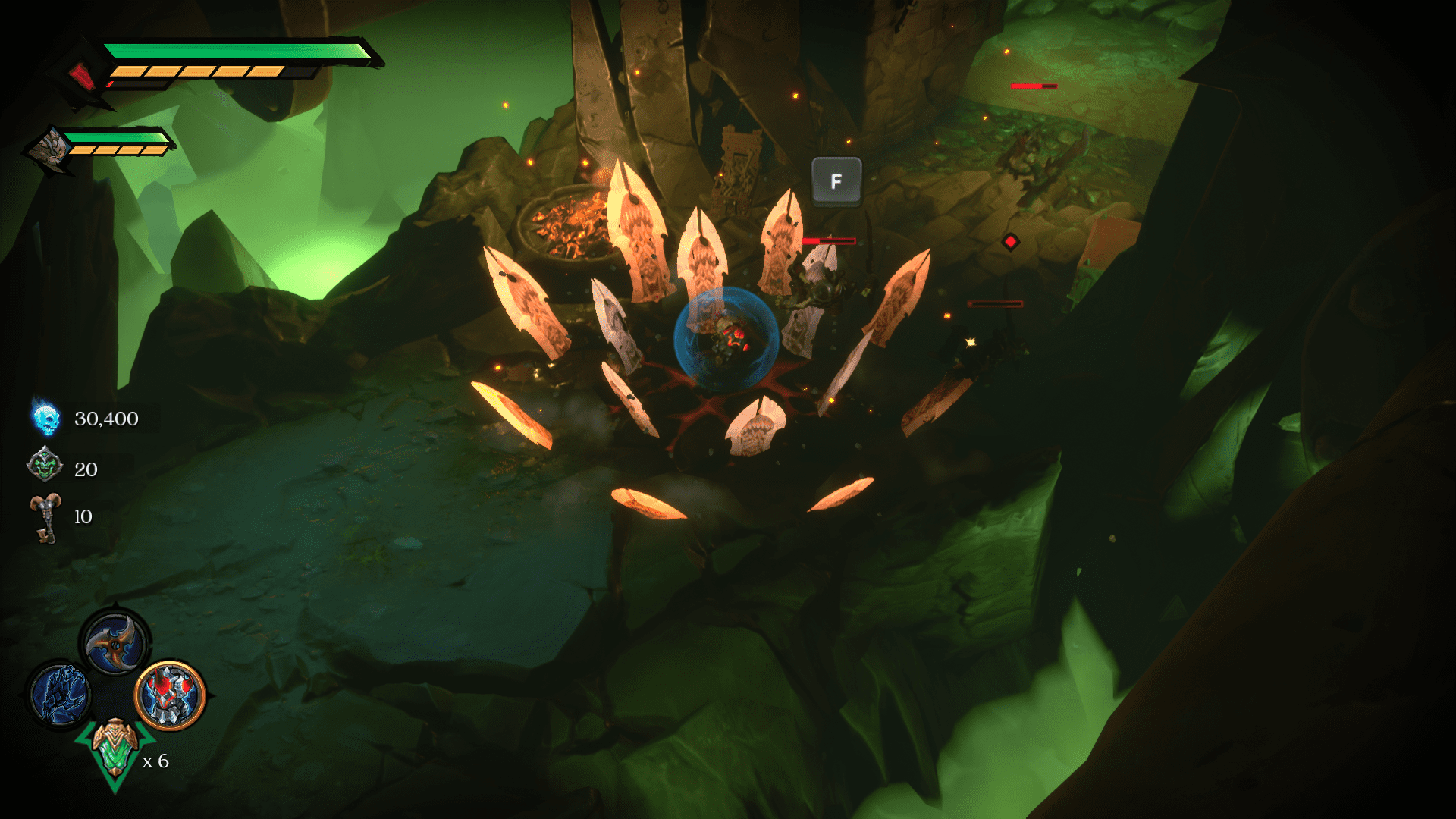This screenshot has width=1456, height=819.
Task: Click the skeleton key icon
Action: (46, 517)
